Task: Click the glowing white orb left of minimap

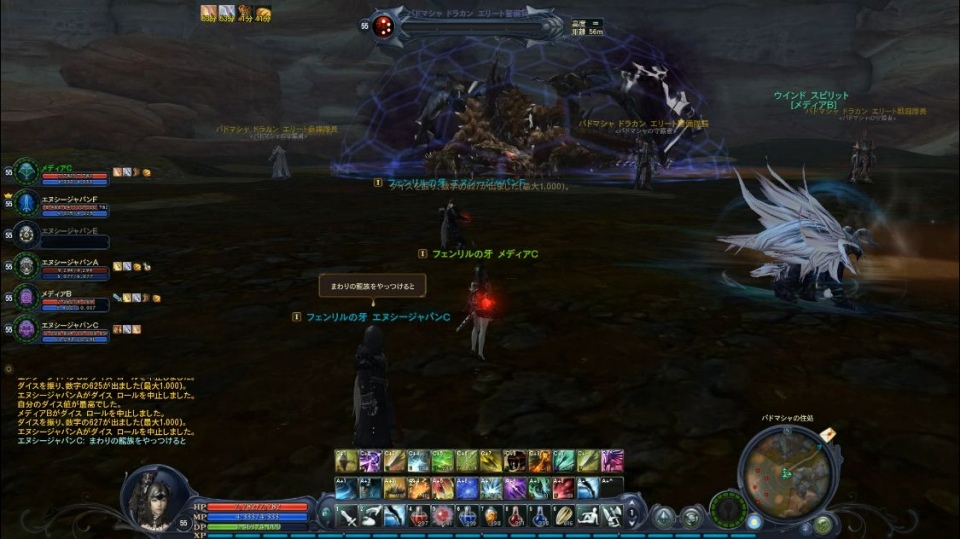Action: tap(753, 520)
